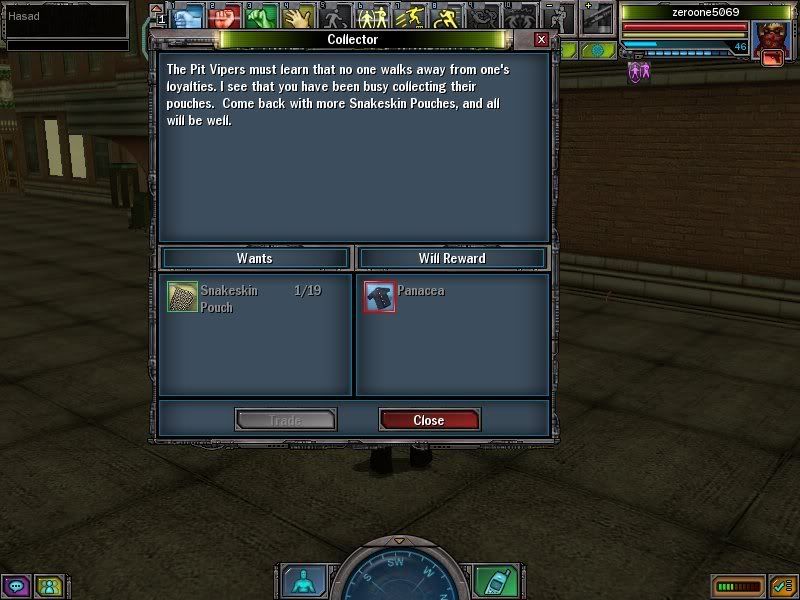
Task: Close the Collector window with the X
Action: 541,40
